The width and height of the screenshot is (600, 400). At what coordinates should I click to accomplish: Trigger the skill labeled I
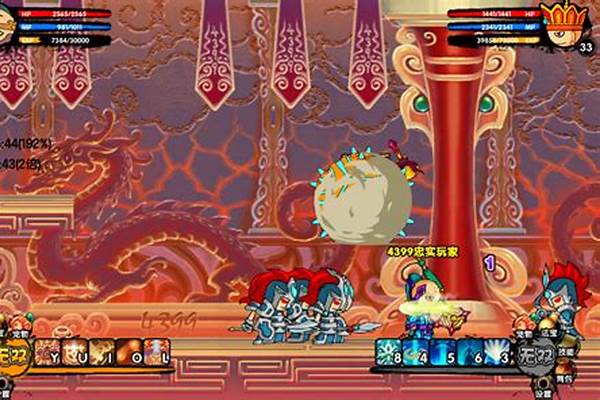(103, 352)
